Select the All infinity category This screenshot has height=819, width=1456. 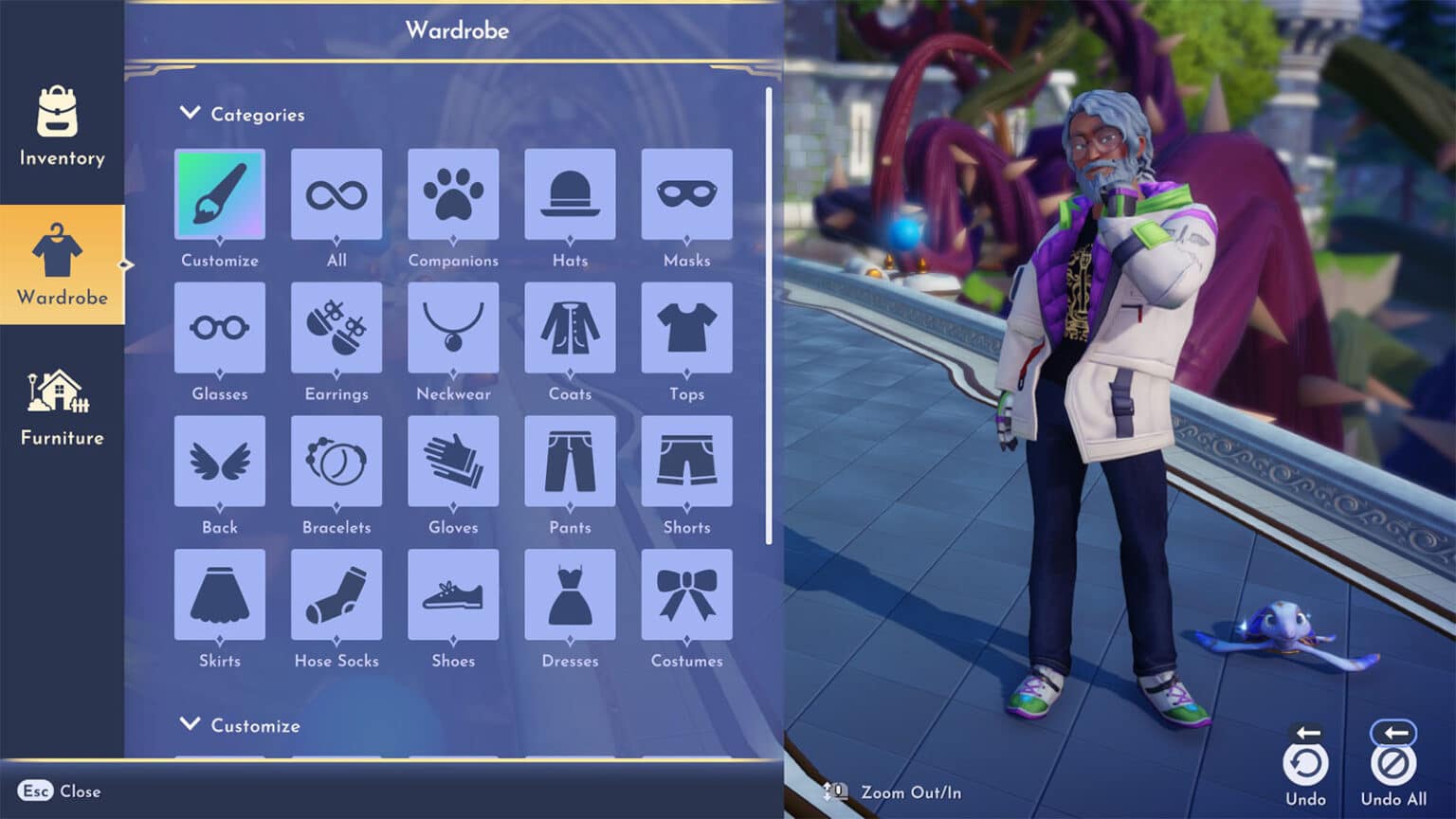point(337,196)
